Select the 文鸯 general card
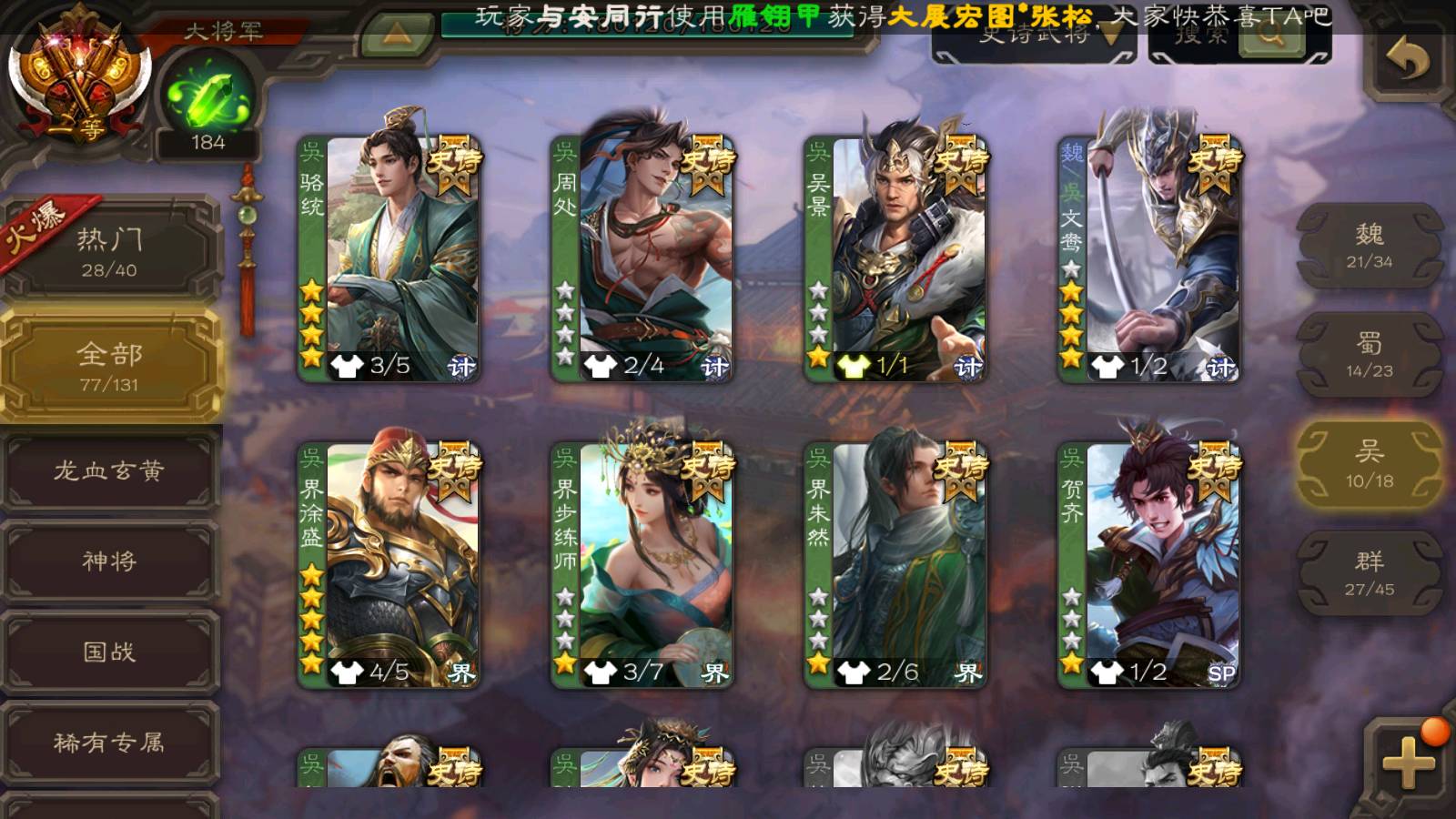Image resolution: width=1456 pixels, height=819 pixels. coord(1148,258)
